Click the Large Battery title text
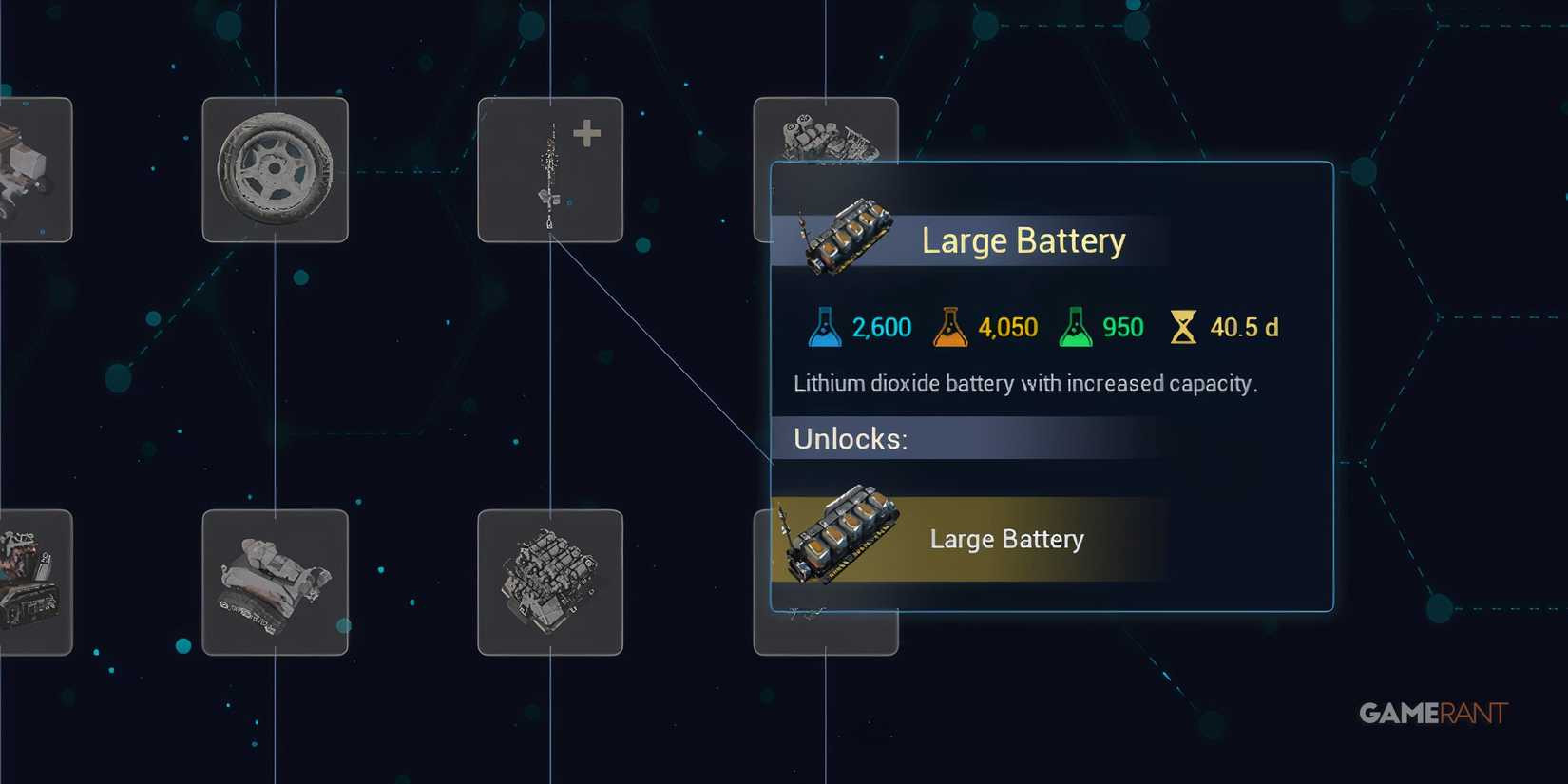The image size is (1568, 784). pyautogui.click(x=1023, y=240)
